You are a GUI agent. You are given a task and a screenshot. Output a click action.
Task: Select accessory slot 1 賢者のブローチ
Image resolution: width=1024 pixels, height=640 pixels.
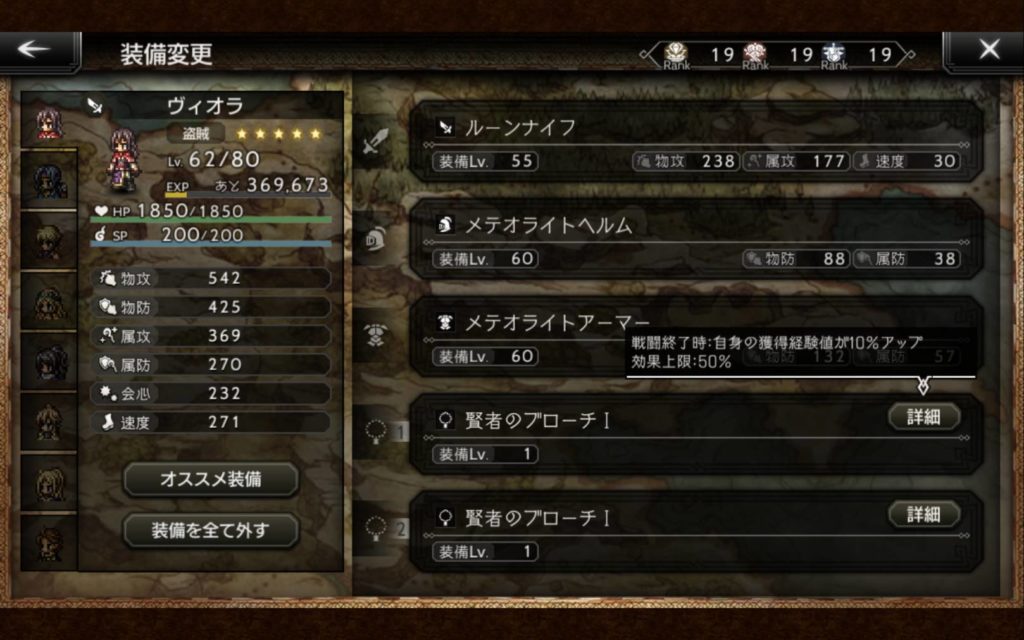[650, 434]
